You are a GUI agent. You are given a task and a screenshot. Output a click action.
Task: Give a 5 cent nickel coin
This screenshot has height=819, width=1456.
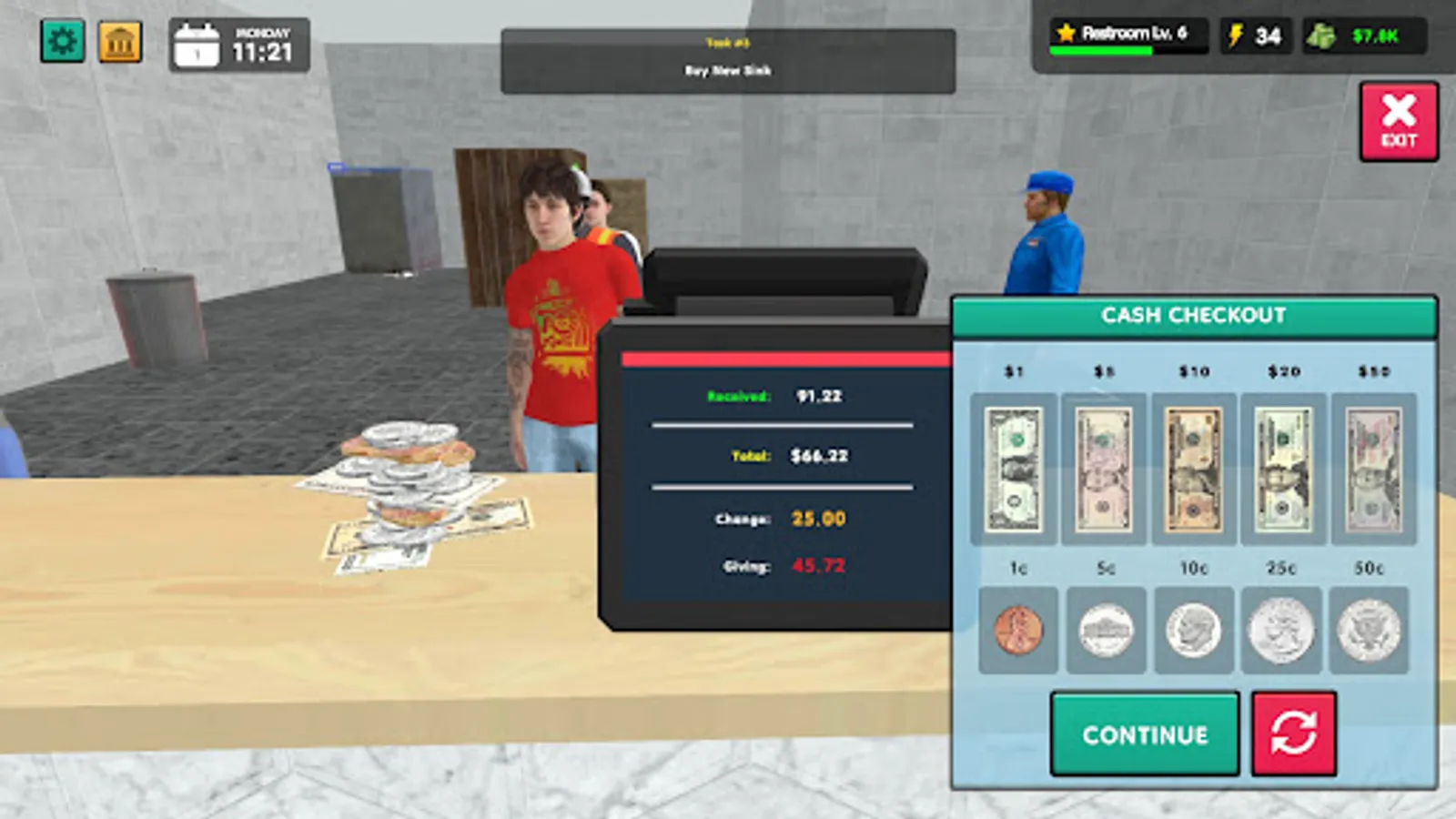click(1105, 630)
